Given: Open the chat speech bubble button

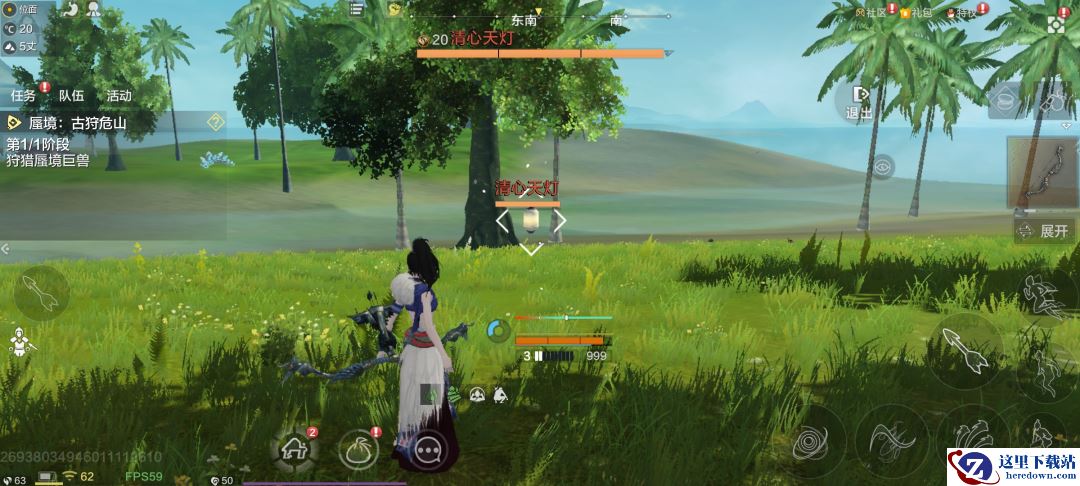Looking at the screenshot, I should 429,450.
